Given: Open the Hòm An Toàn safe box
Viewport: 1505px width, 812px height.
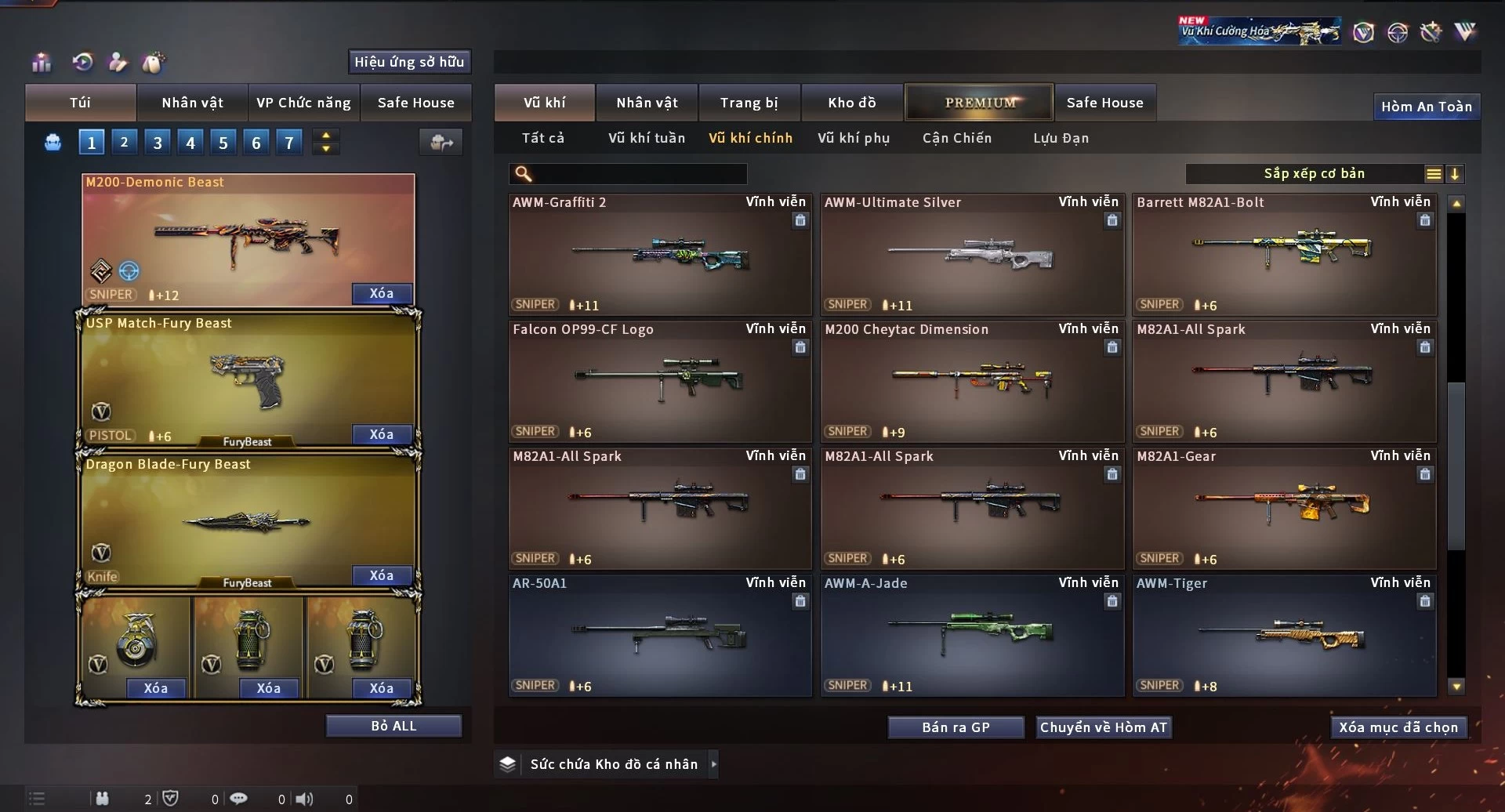Looking at the screenshot, I should pyautogui.click(x=1426, y=107).
